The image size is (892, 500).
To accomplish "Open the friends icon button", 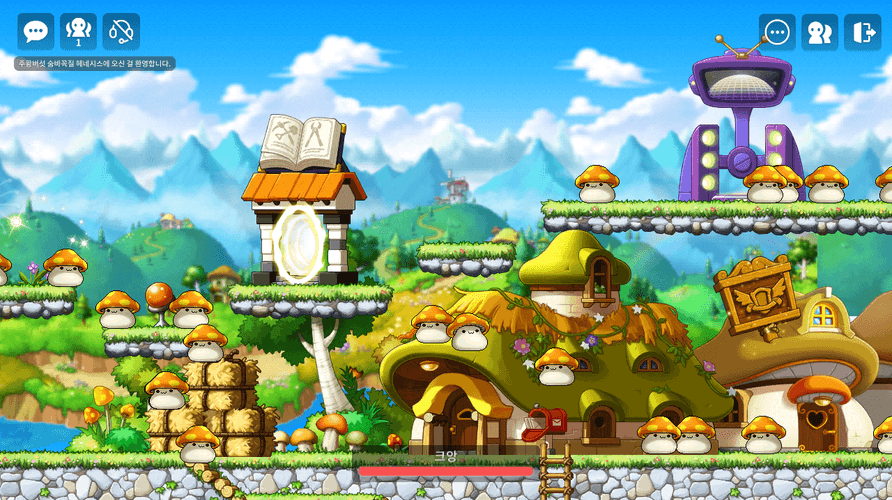I will (x=820, y=32).
